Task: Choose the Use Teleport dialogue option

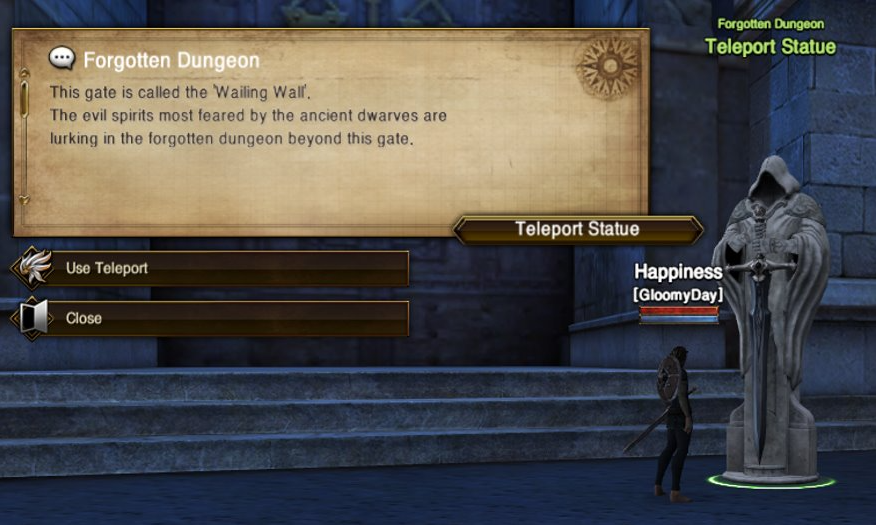Action: 210,268
